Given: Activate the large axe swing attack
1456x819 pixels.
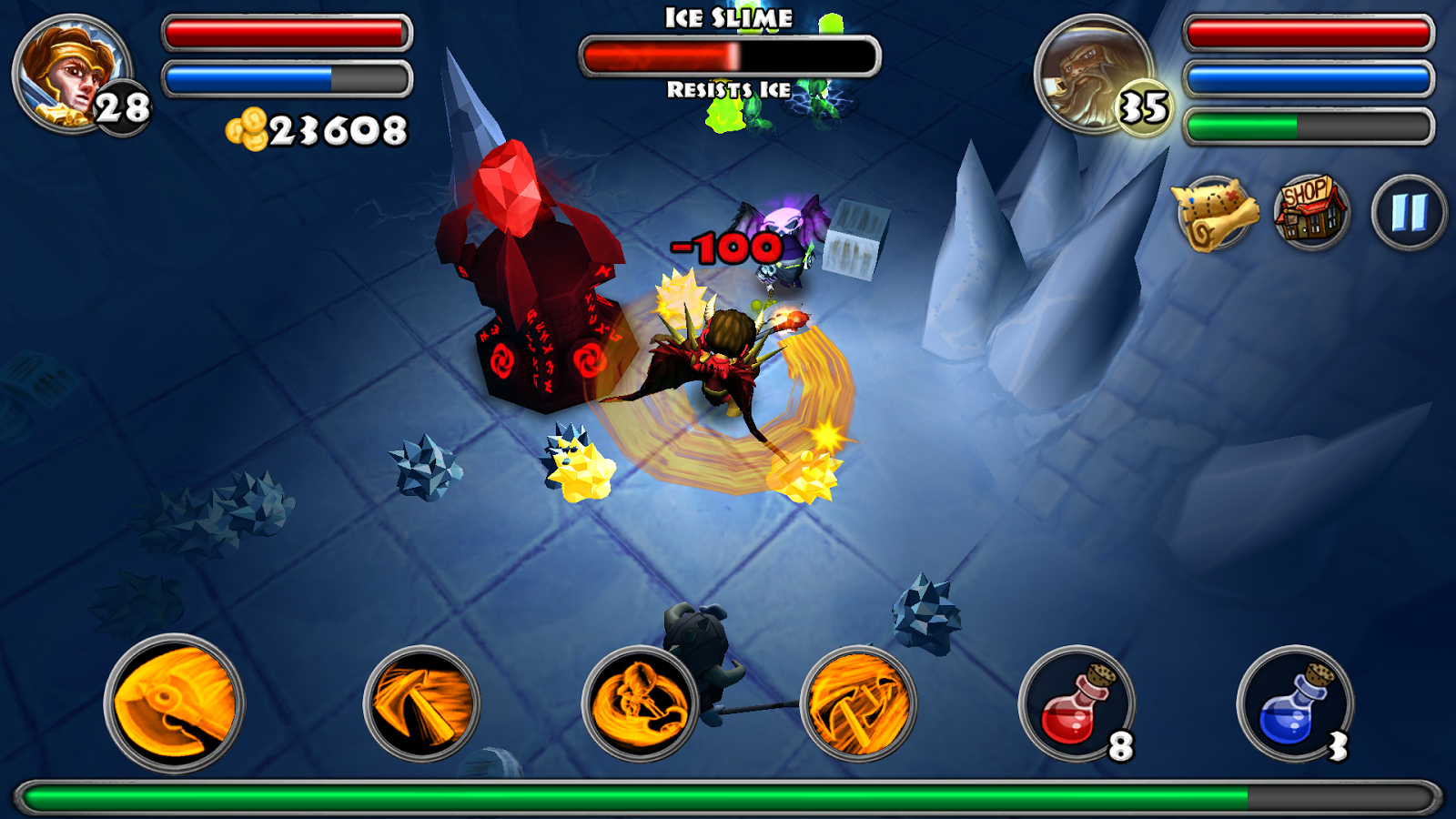Looking at the screenshot, I should tap(174, 703).
